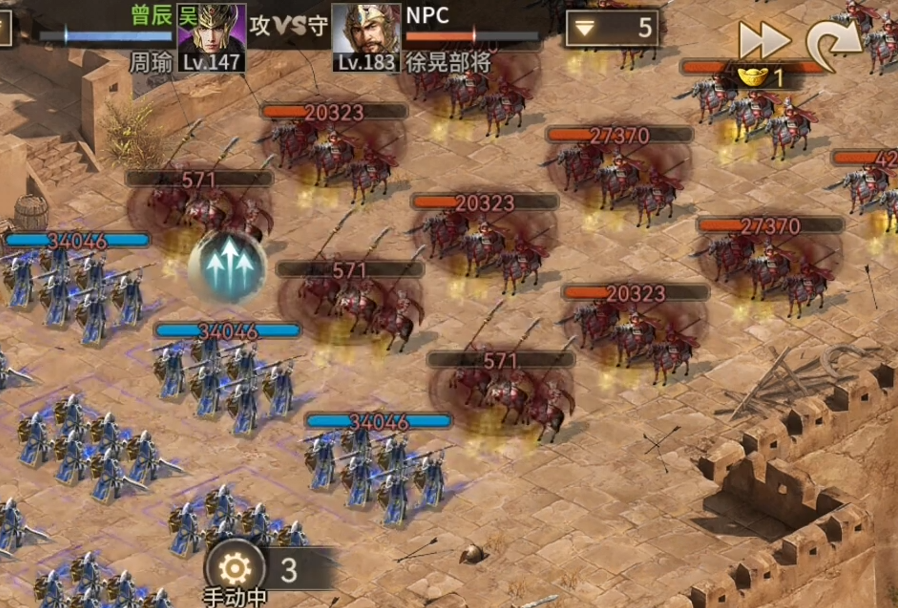Tap the fast-forward battle speed button
The width and height of the screenshot is (898, 608).
tap(765, 39)
